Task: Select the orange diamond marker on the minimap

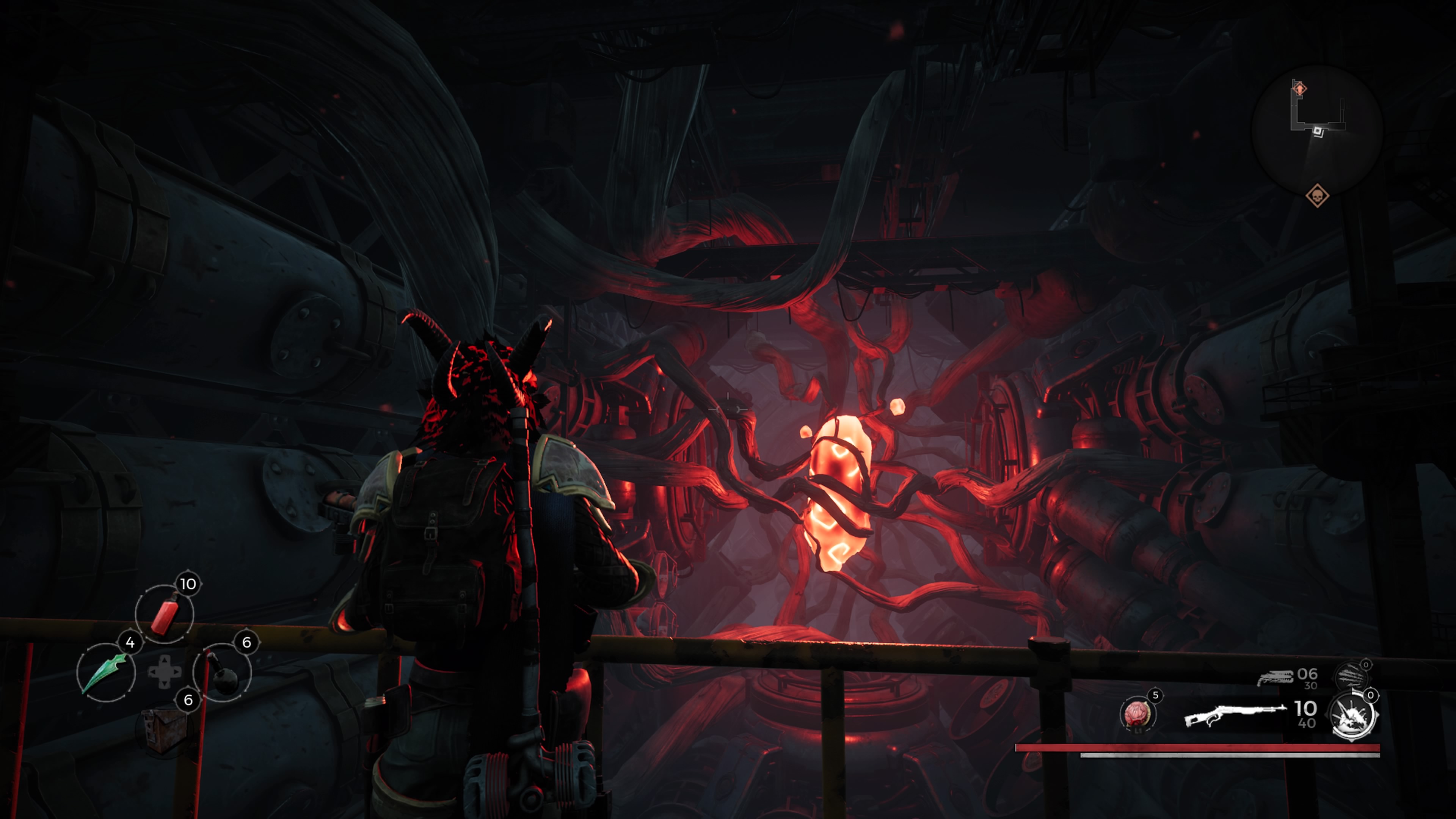Action: pyautogui.click(x=1299, y=89)
